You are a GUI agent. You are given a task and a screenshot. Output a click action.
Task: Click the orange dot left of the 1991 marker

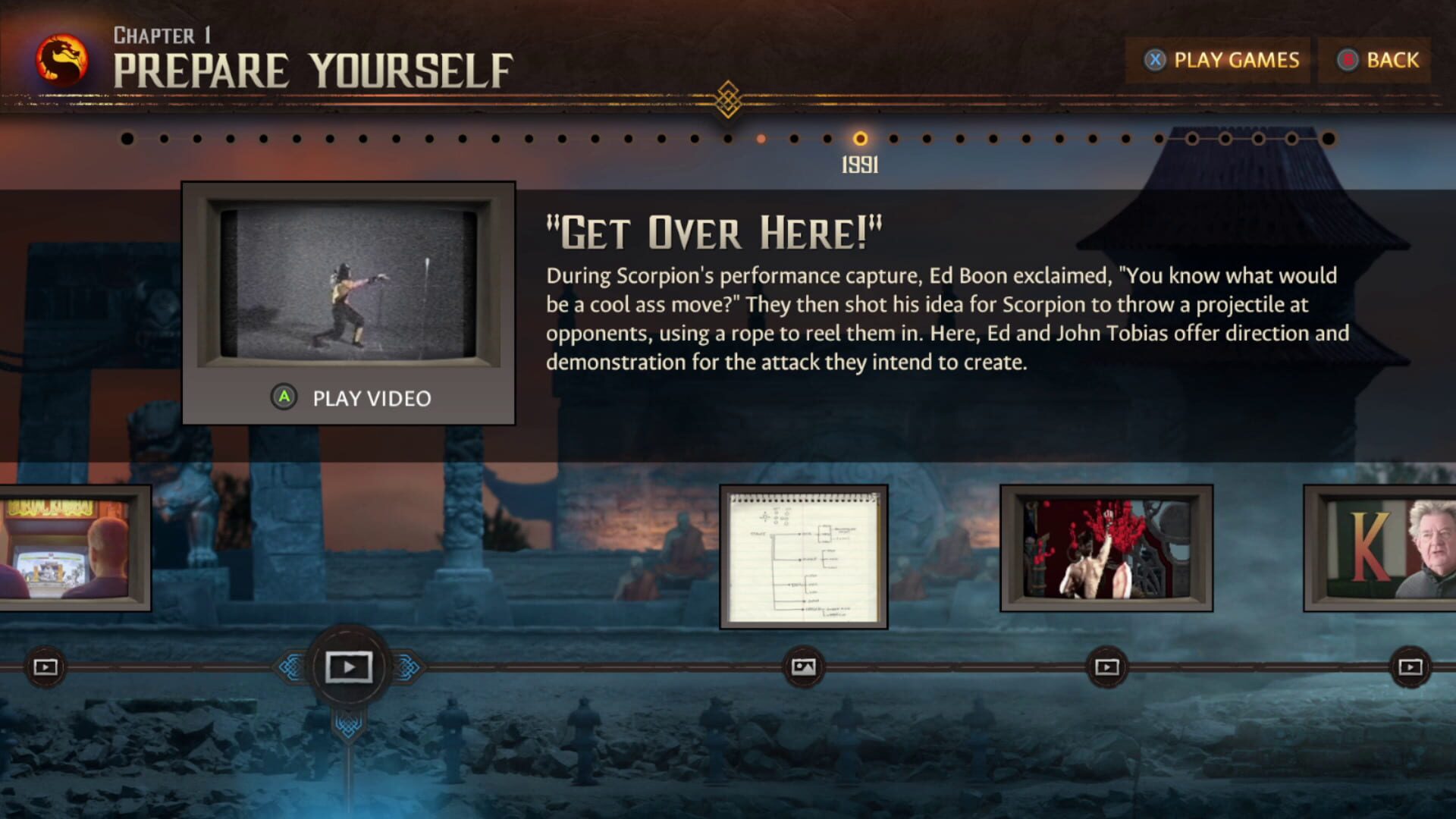pos(760,139)
